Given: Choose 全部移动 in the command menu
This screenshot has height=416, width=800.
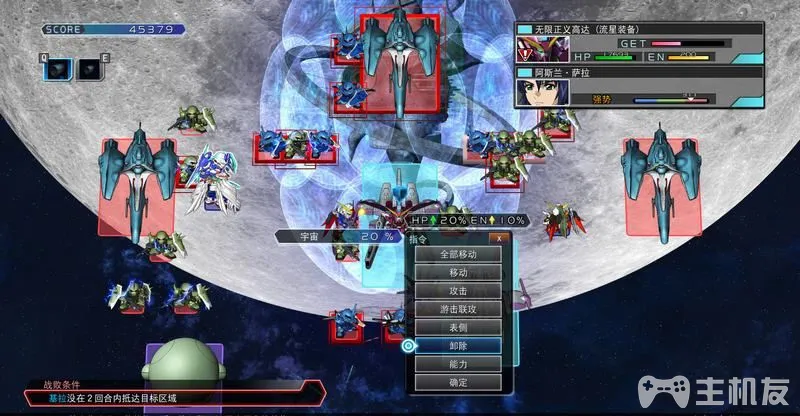Looking at the screenshot, I should pyautogui.click(x=457, y=254).
